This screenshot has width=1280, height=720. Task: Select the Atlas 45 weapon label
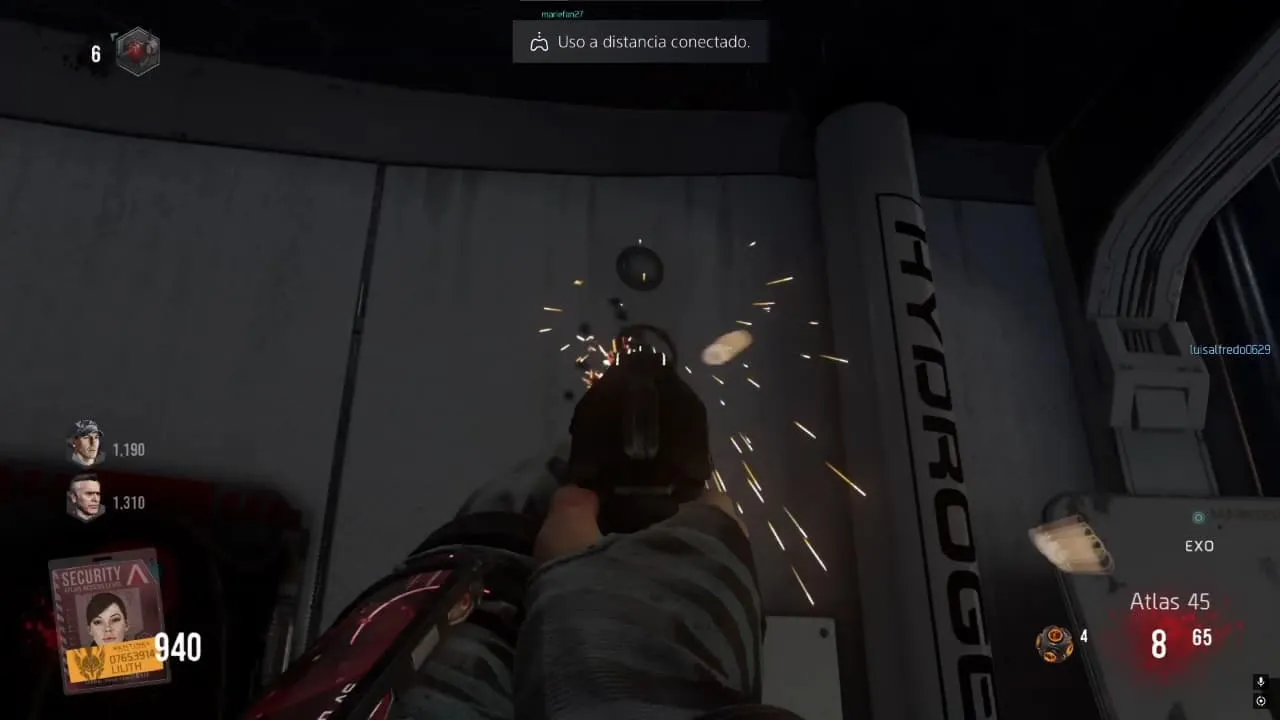[1169, 601]
